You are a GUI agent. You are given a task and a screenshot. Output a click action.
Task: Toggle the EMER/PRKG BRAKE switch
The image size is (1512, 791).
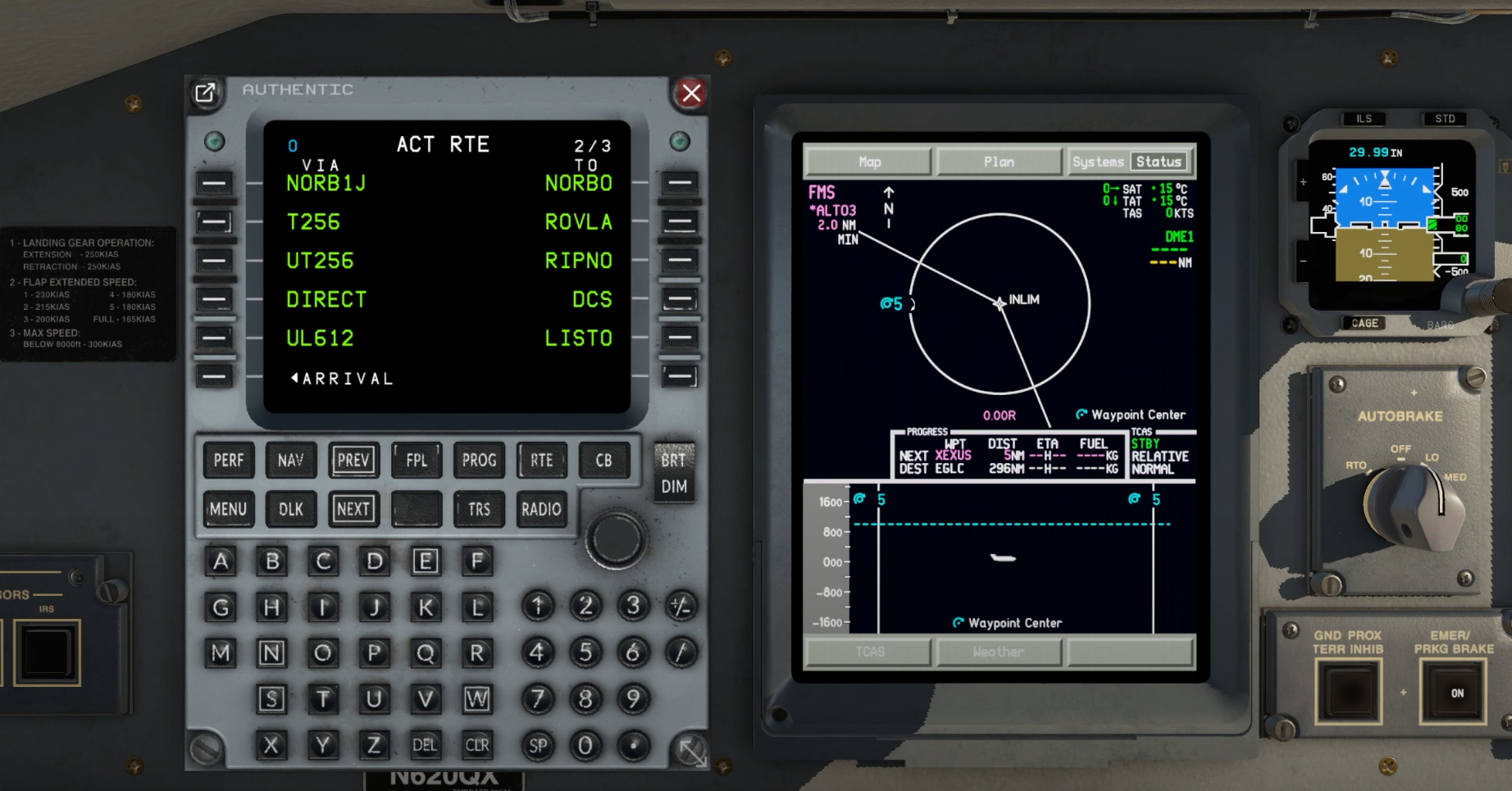coord(1456,693)
